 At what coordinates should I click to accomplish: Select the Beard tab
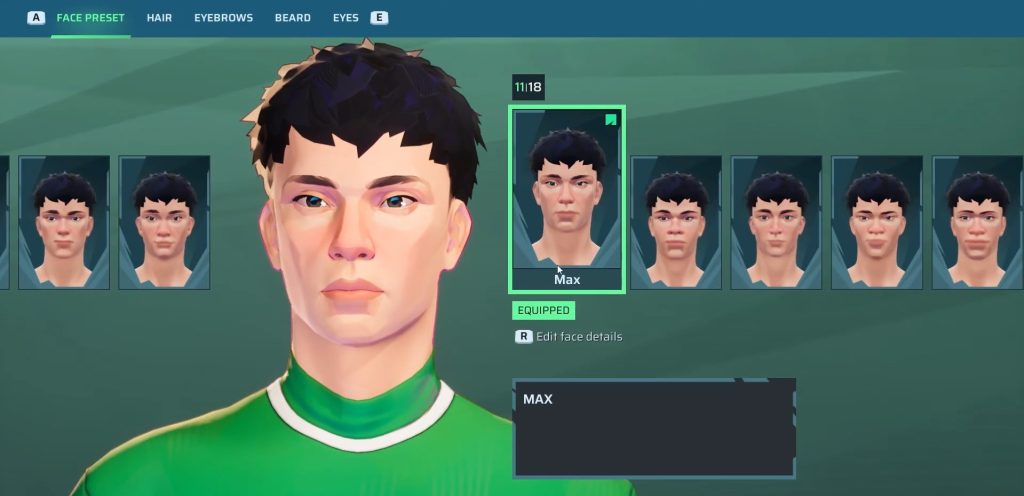tap(293, 18)
